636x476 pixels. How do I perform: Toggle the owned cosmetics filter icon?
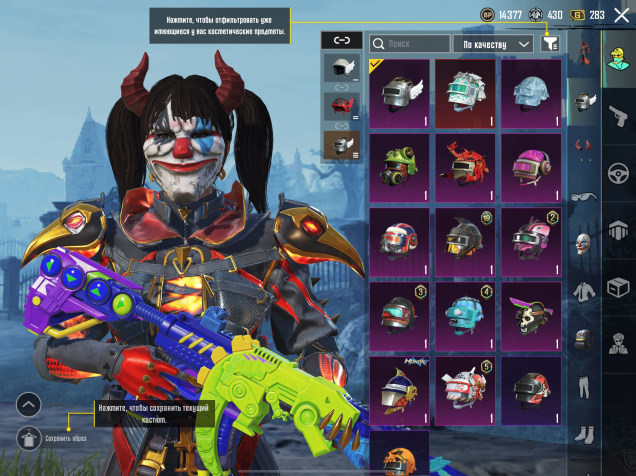pyautogui.click(x=549, y=44)
